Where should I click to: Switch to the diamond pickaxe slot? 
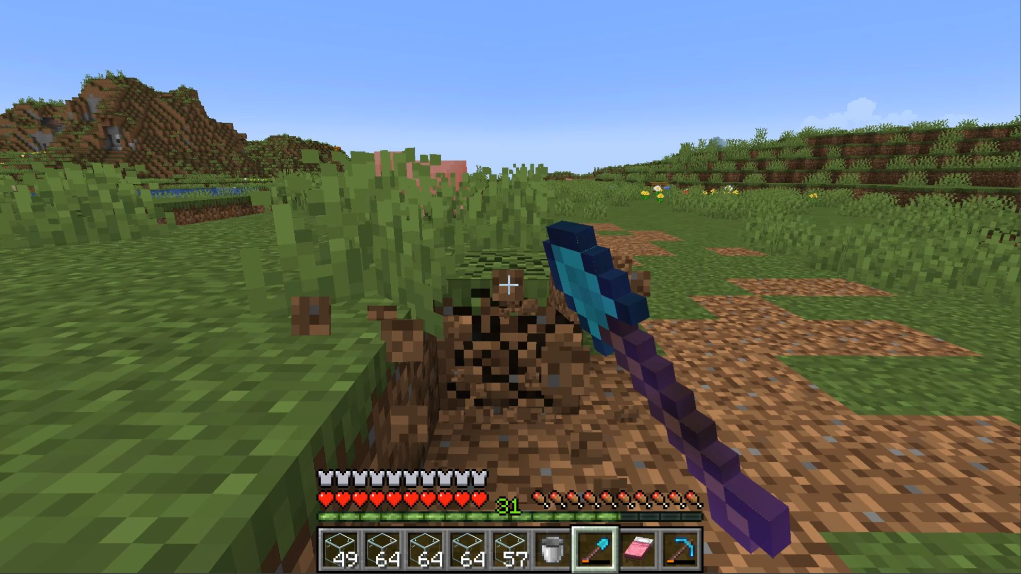(680, 549)
